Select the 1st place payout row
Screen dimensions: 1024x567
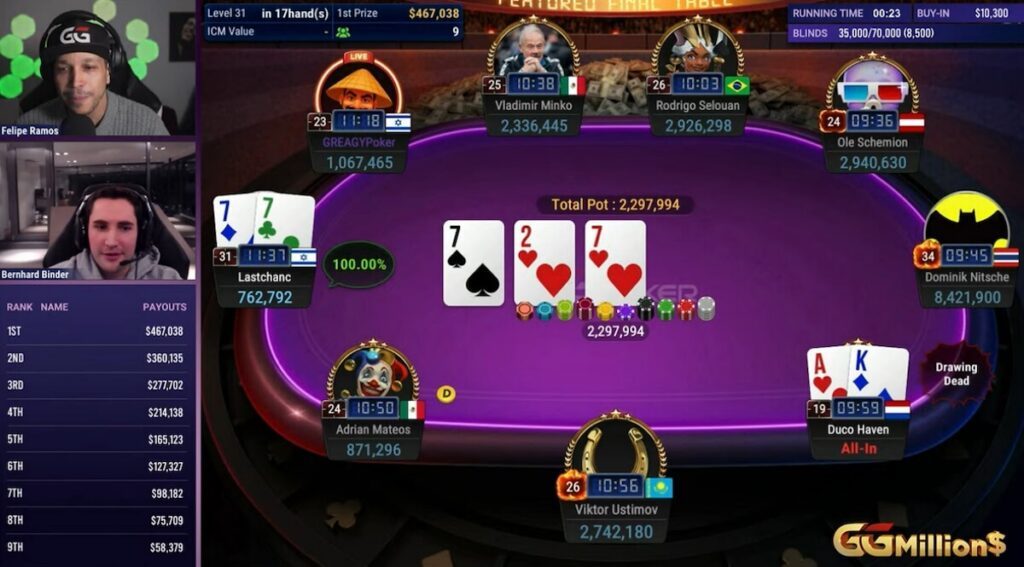point(97,331)
